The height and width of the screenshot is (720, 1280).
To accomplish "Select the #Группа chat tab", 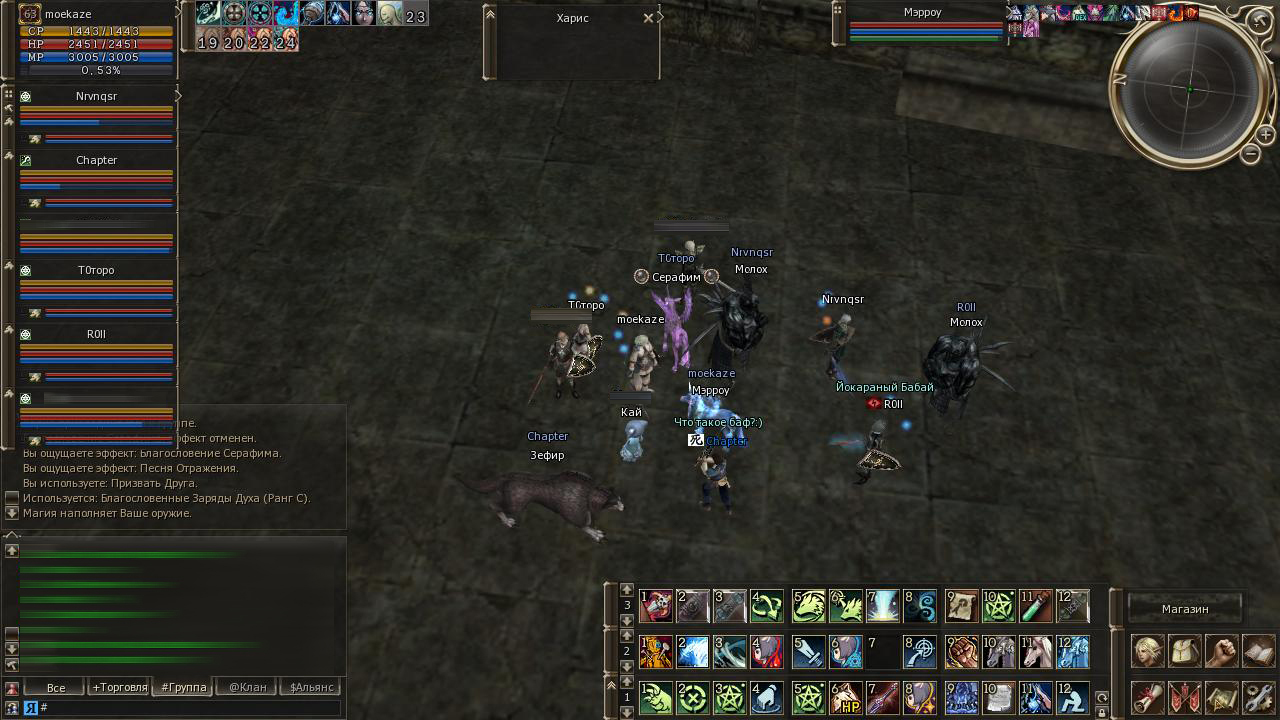I will 184,687.
